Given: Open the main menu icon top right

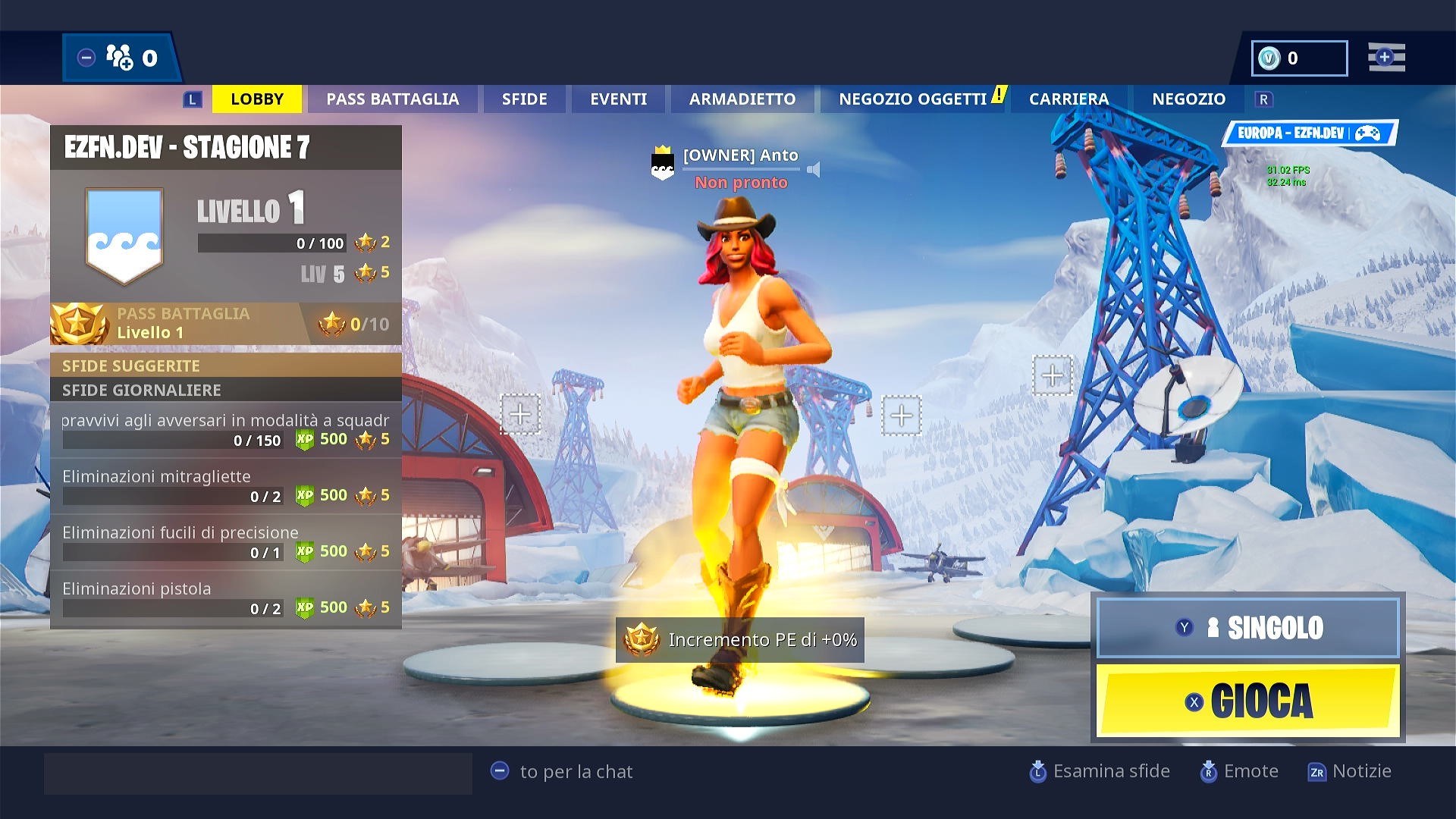Looking at the screenshot, I should point(1386,58).
